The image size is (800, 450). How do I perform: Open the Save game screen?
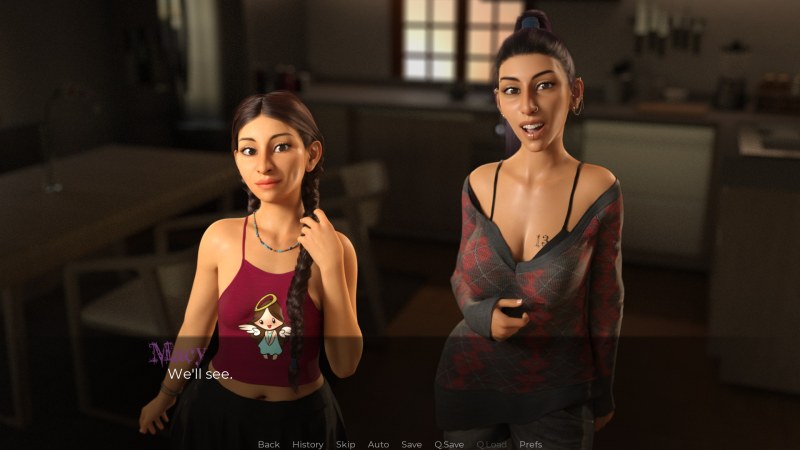point(411,444)
